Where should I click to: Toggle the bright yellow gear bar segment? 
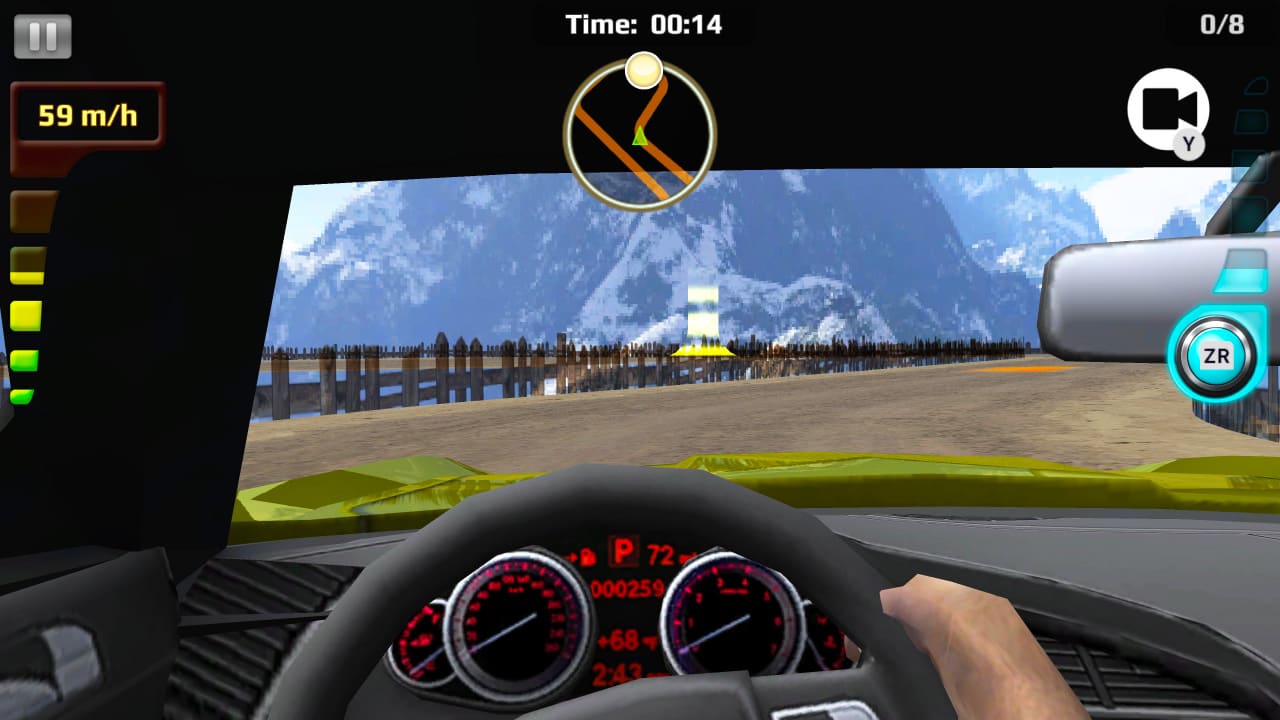26,315
